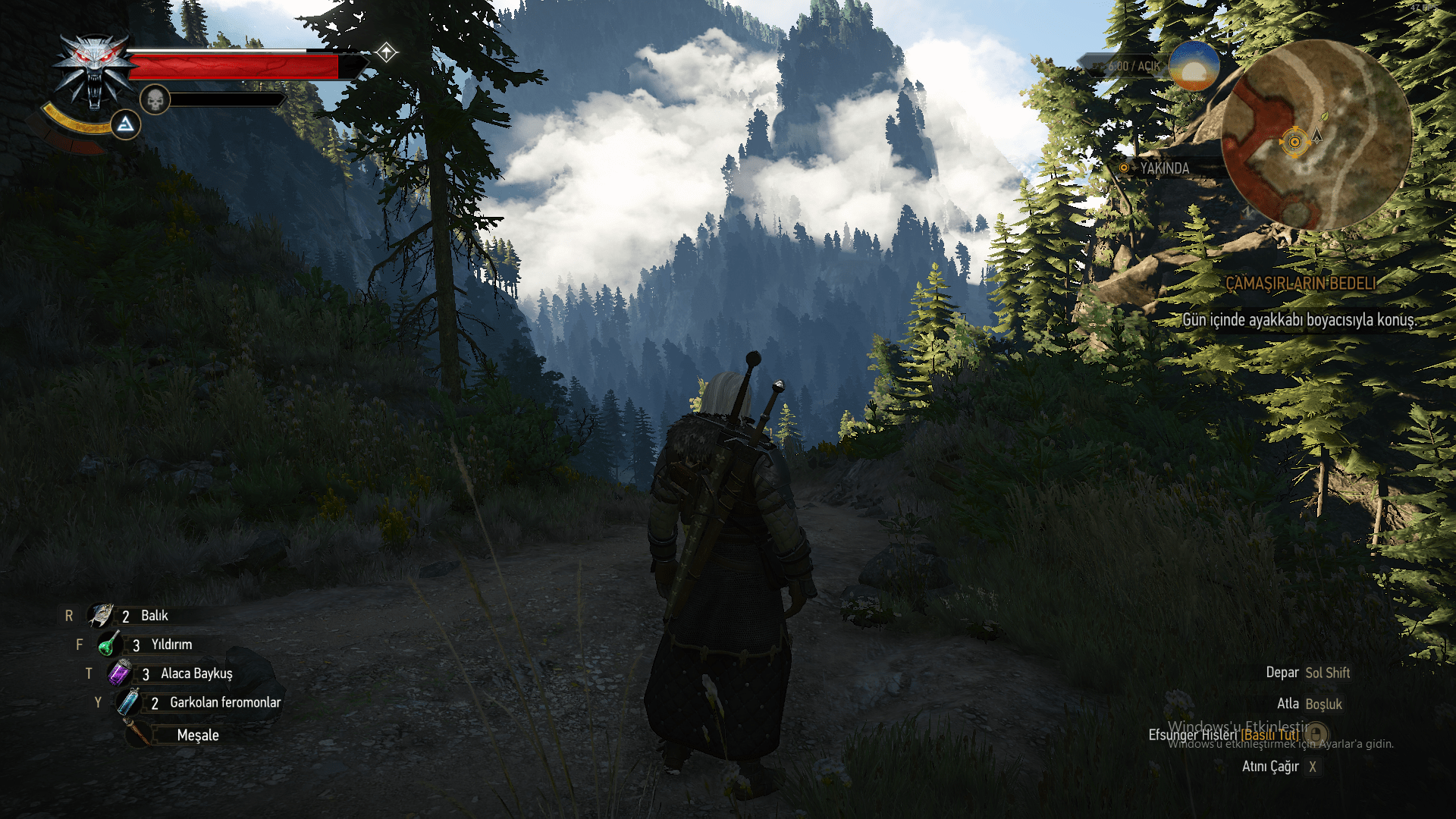Click the skull toxicity icon
Viewport: 1456px width, 819px height.
[155, 99]
